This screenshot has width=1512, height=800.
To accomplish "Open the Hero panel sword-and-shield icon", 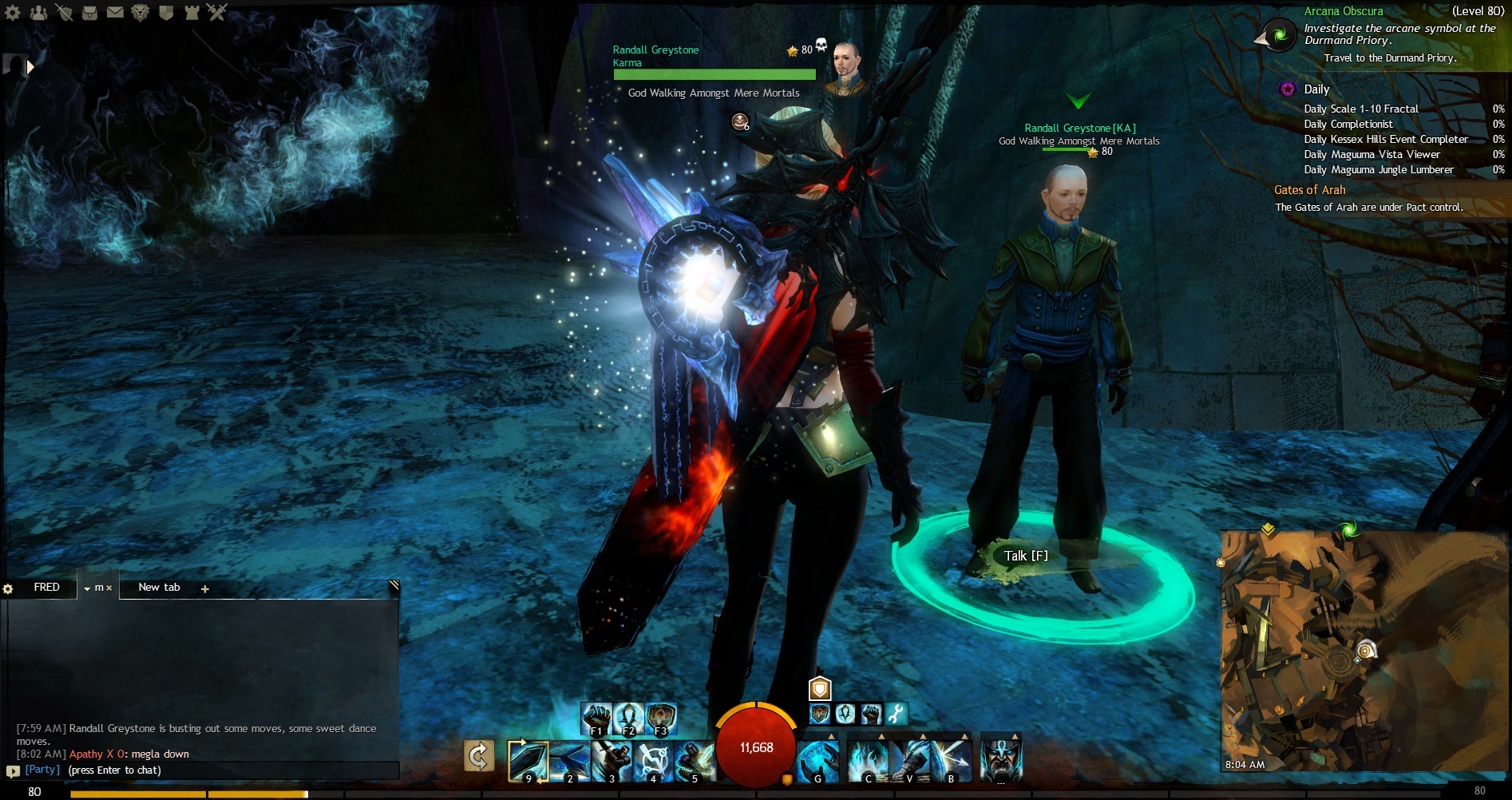I will 64,12.
